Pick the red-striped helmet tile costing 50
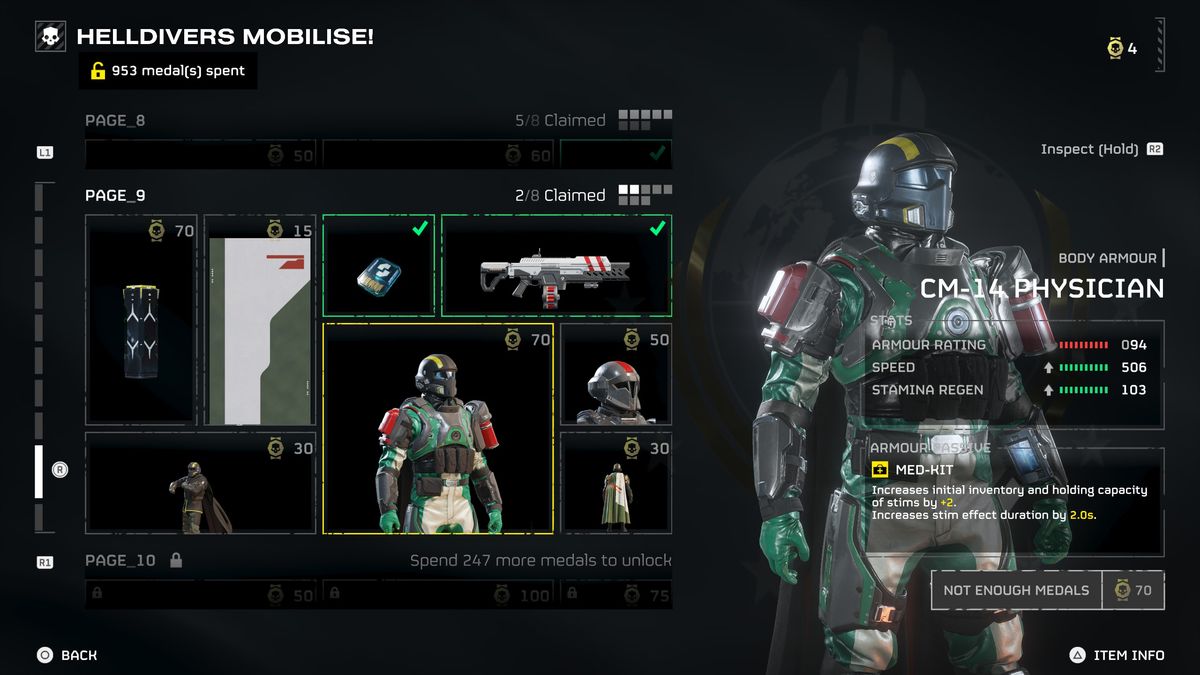 point(616,374)
